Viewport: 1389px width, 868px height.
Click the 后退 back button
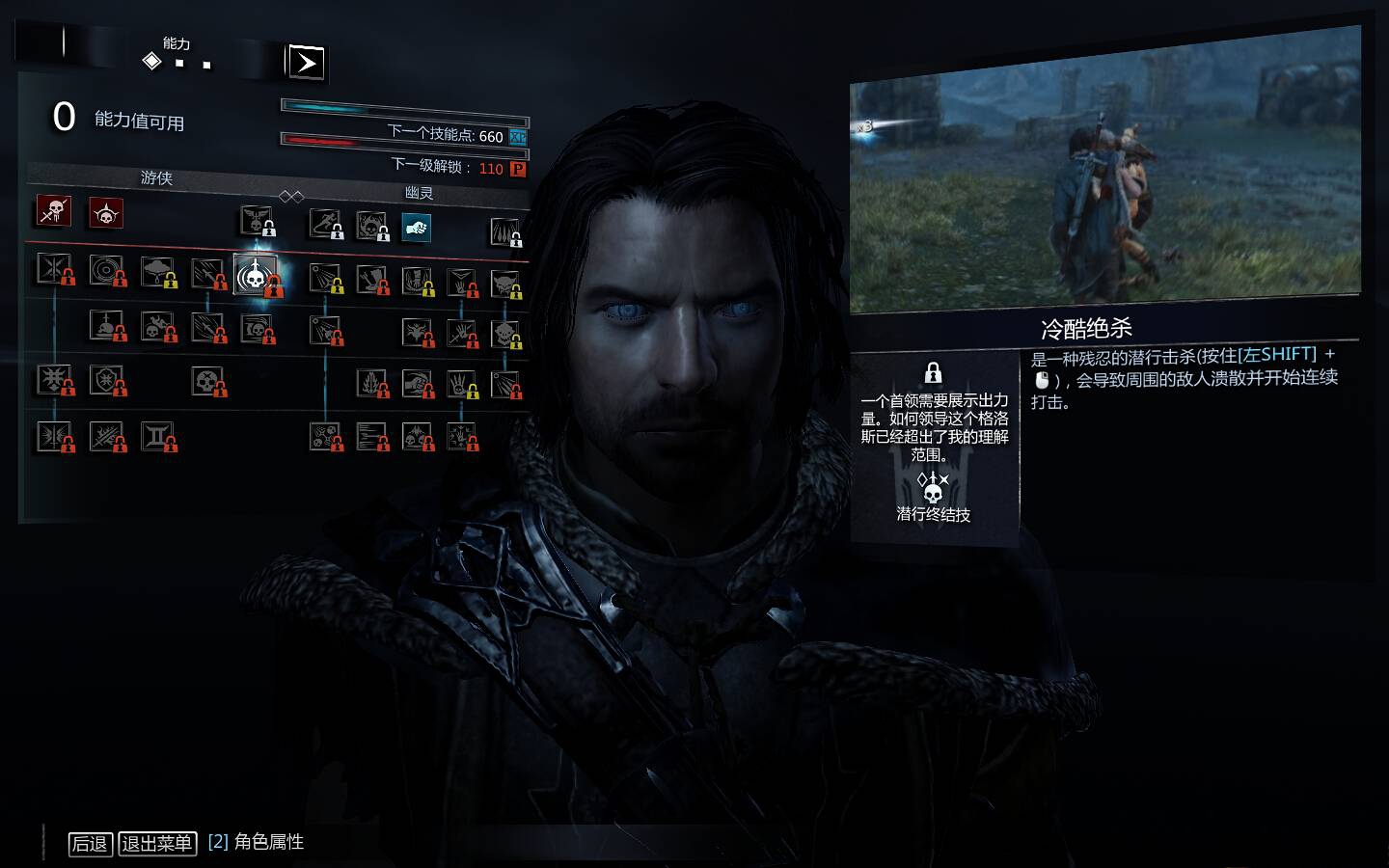90,843
